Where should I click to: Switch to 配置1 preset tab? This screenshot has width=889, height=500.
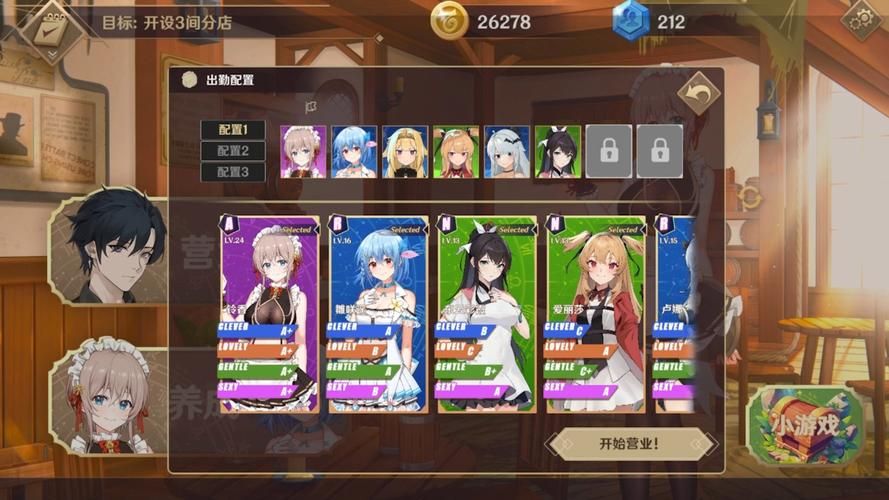coord(232,130)
